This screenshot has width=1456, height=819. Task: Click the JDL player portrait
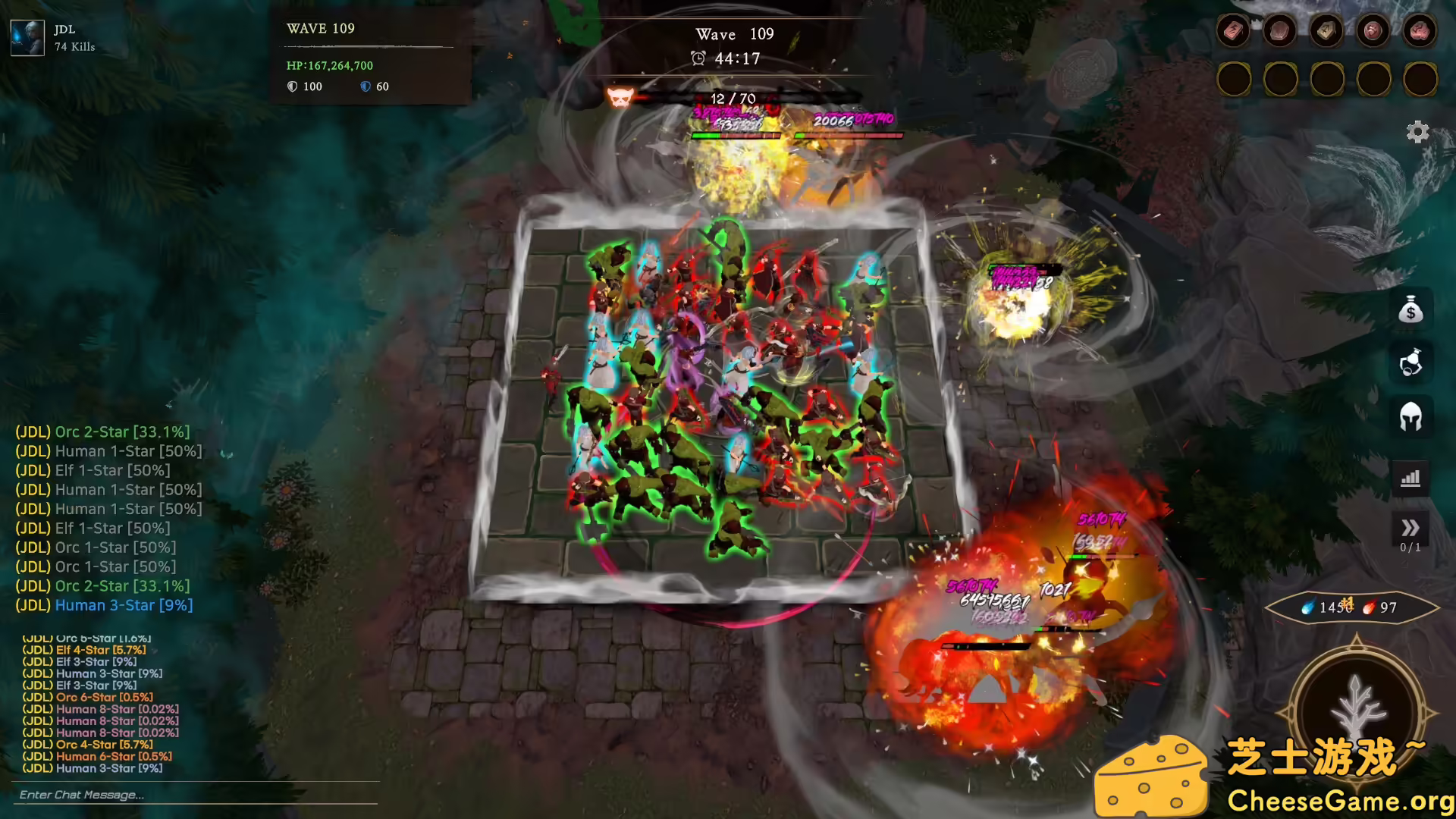(x=27, y=38)
